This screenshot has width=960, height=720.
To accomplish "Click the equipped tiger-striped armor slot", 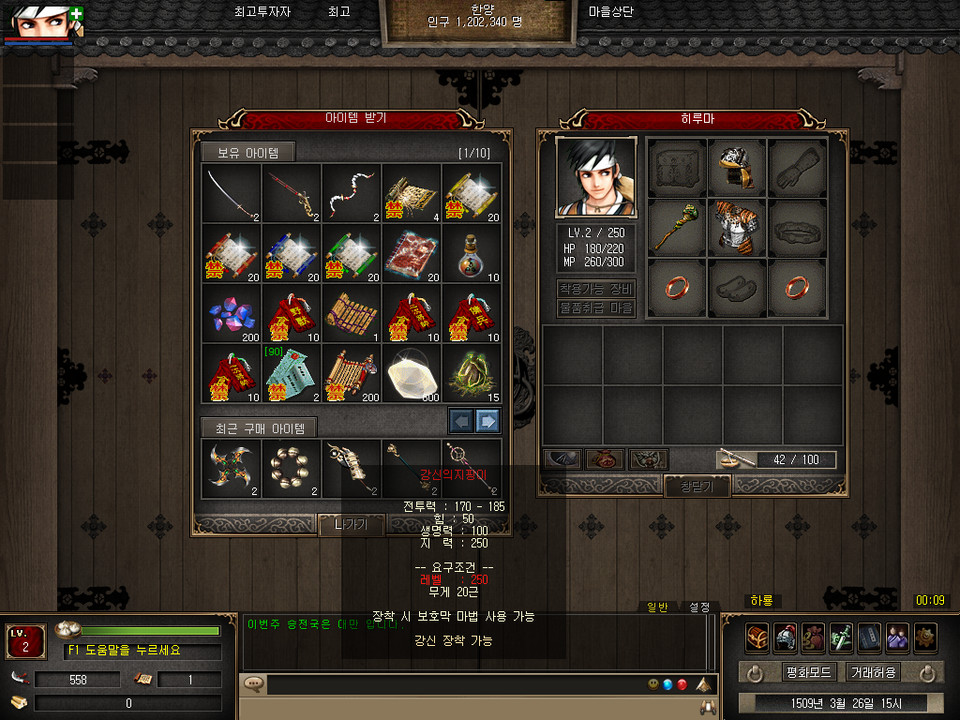I will [738, 228].
